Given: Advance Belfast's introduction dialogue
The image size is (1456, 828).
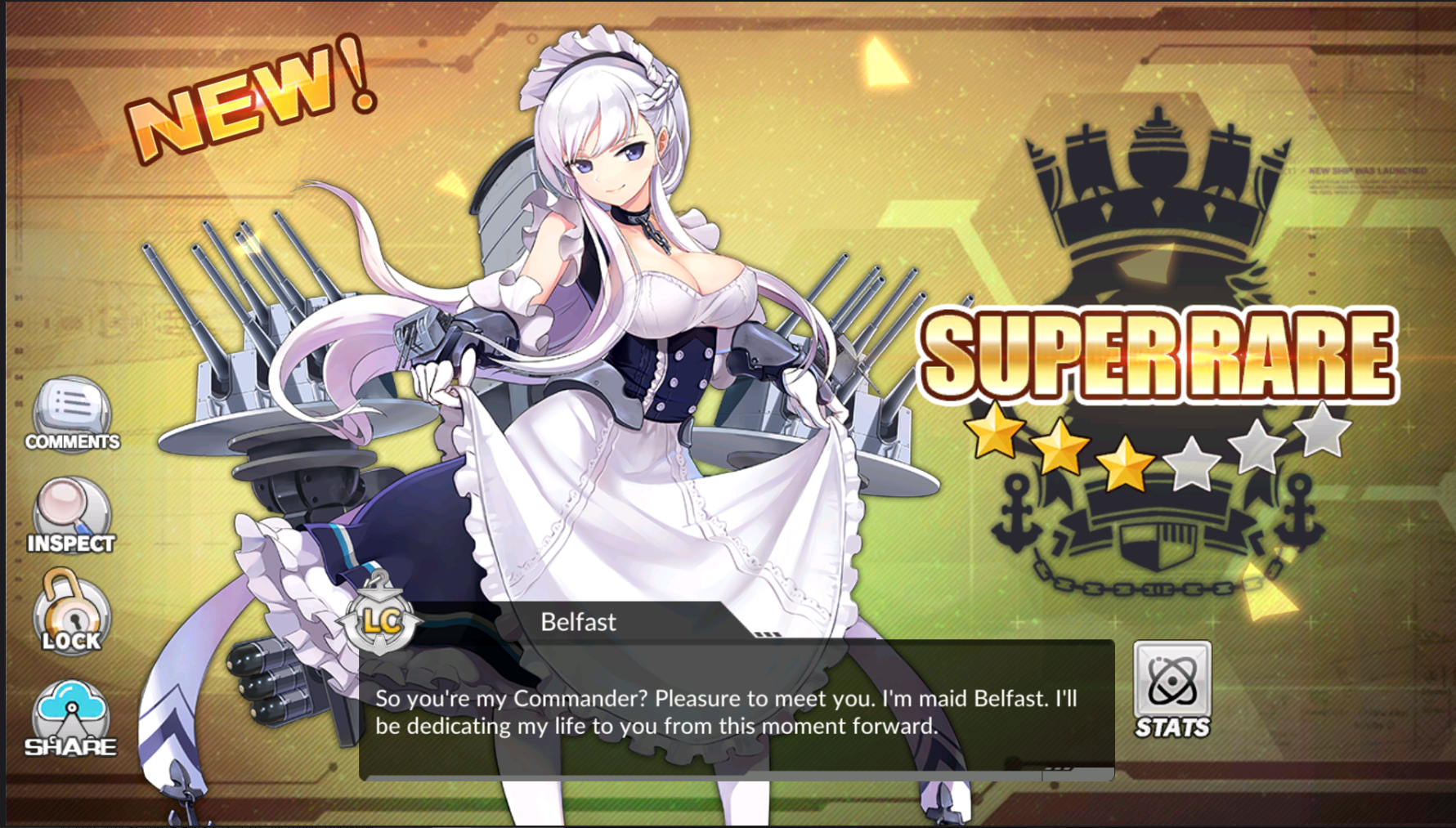Looking at the screenshot, I should pyautogui.click(x=736, y=711).
